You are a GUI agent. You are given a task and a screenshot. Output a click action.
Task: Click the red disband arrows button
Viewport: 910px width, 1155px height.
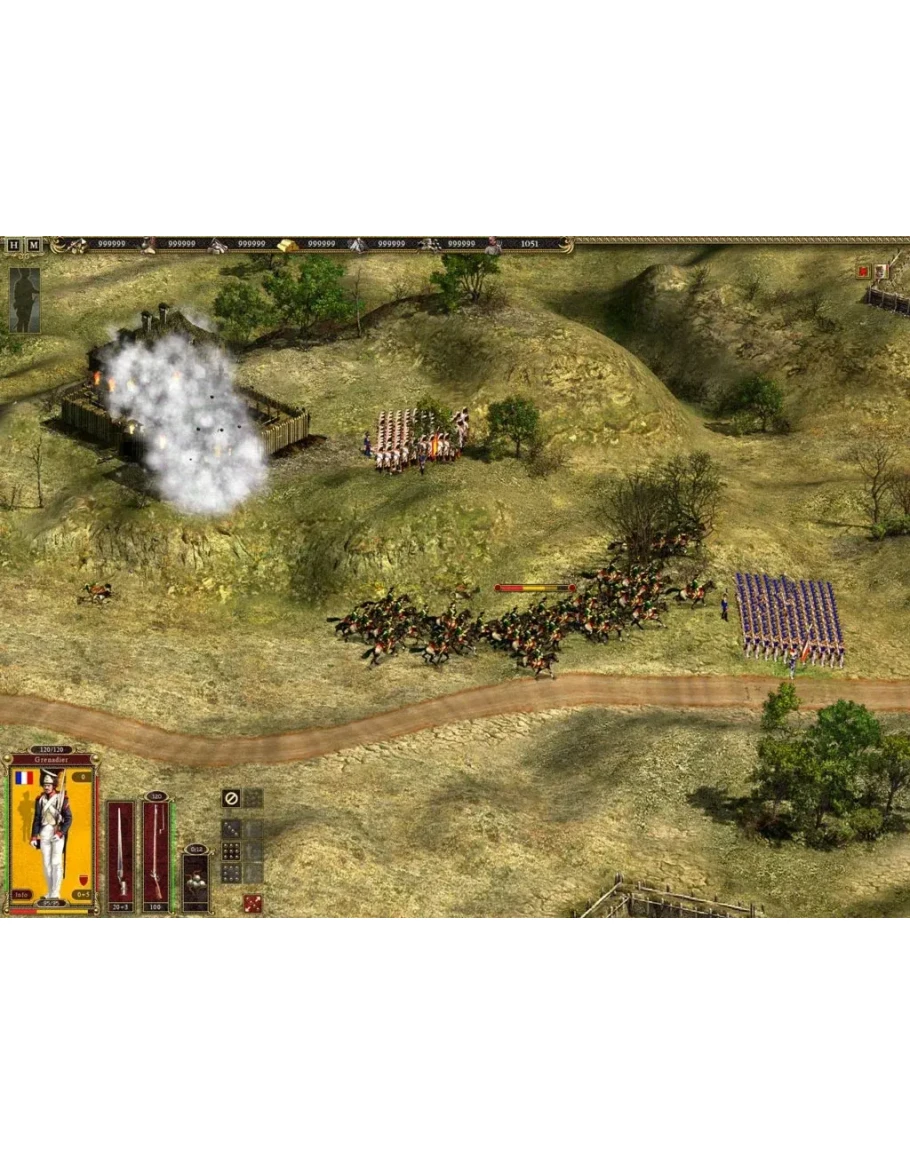tap(253, 903)
